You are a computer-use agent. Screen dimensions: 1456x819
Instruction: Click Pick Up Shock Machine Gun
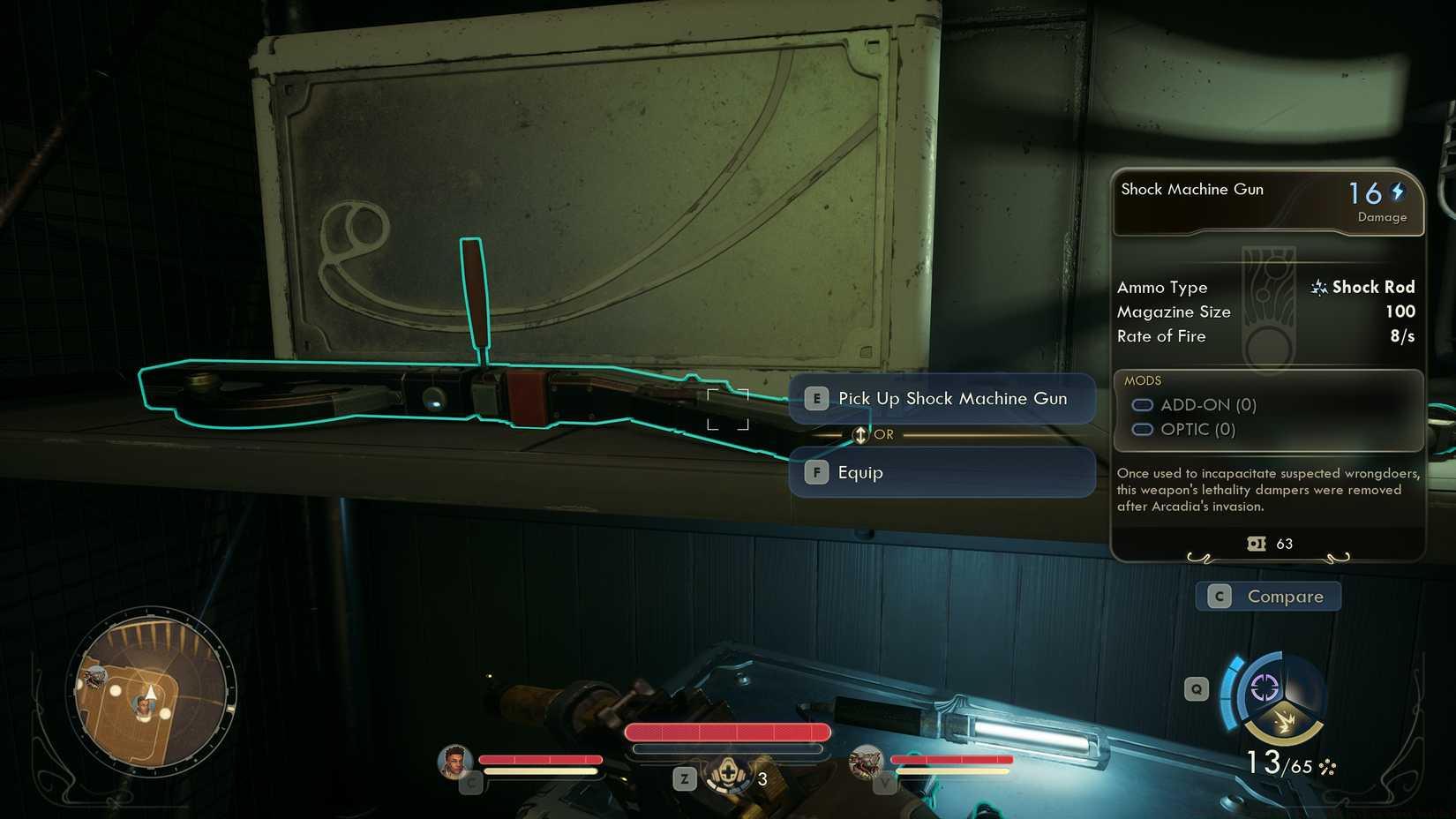click(942, 398)
